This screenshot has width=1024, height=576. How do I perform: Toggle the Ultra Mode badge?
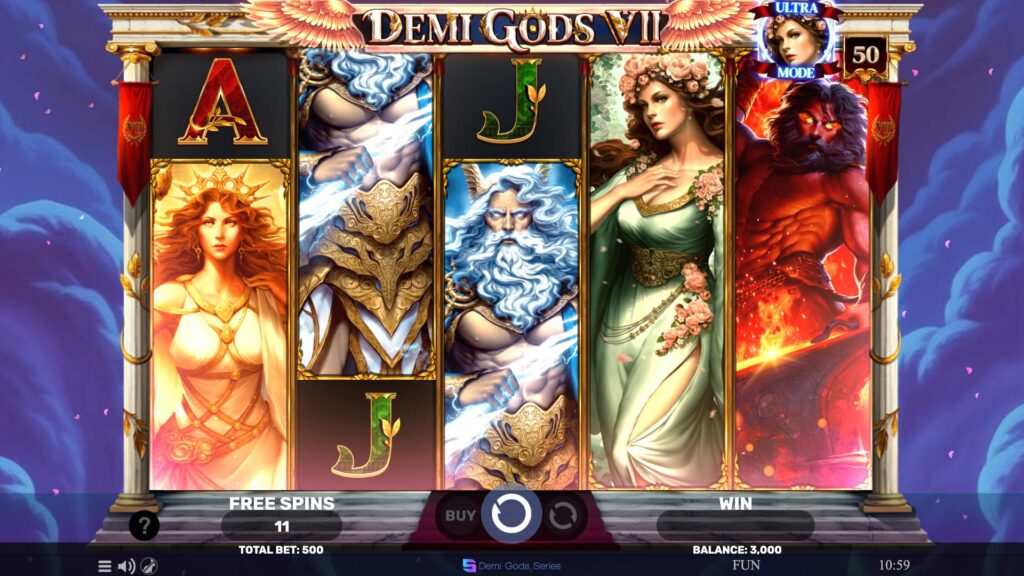(x=797, y=40)
